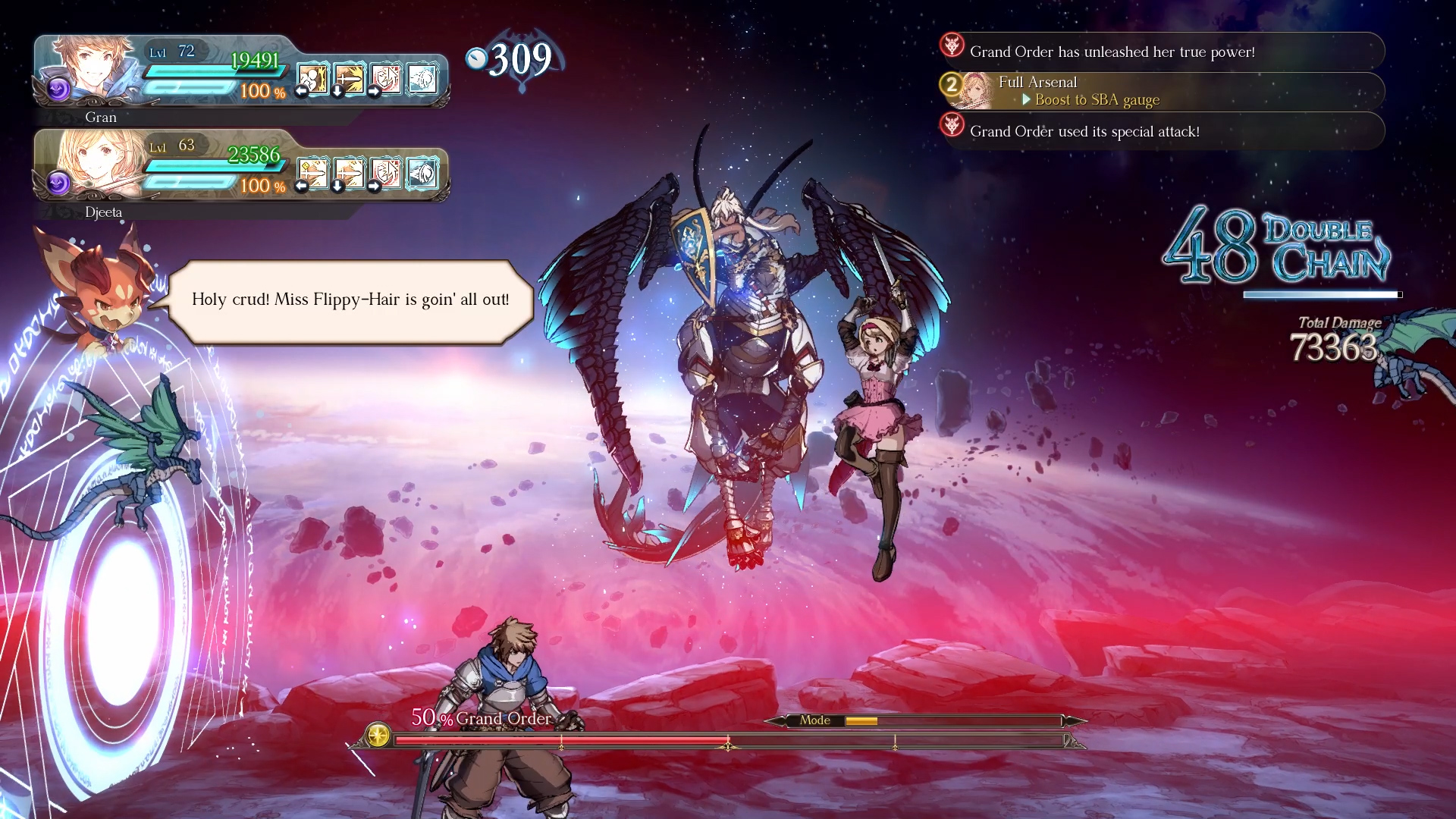
Task: Trigger Gran's white burst skill icon
Action: (422, 78)
